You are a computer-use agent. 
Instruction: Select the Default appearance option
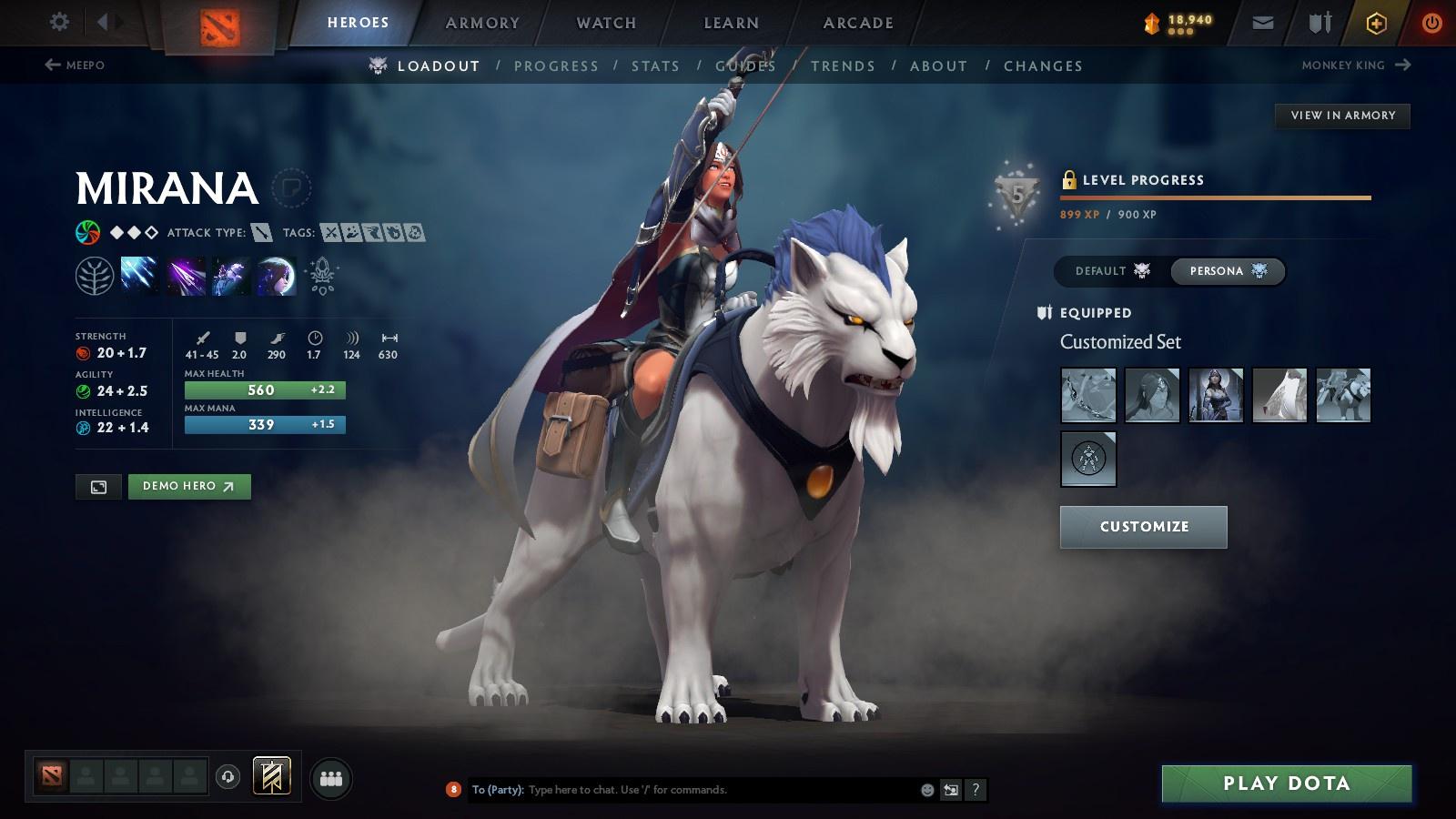pyautogui.click(x=1110, y=270)
